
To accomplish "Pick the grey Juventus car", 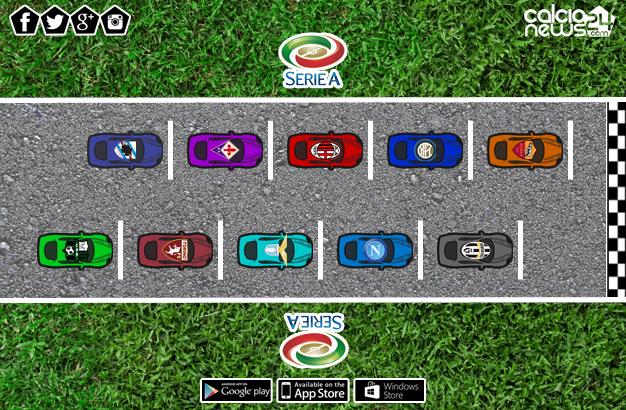I will [475, 250].
